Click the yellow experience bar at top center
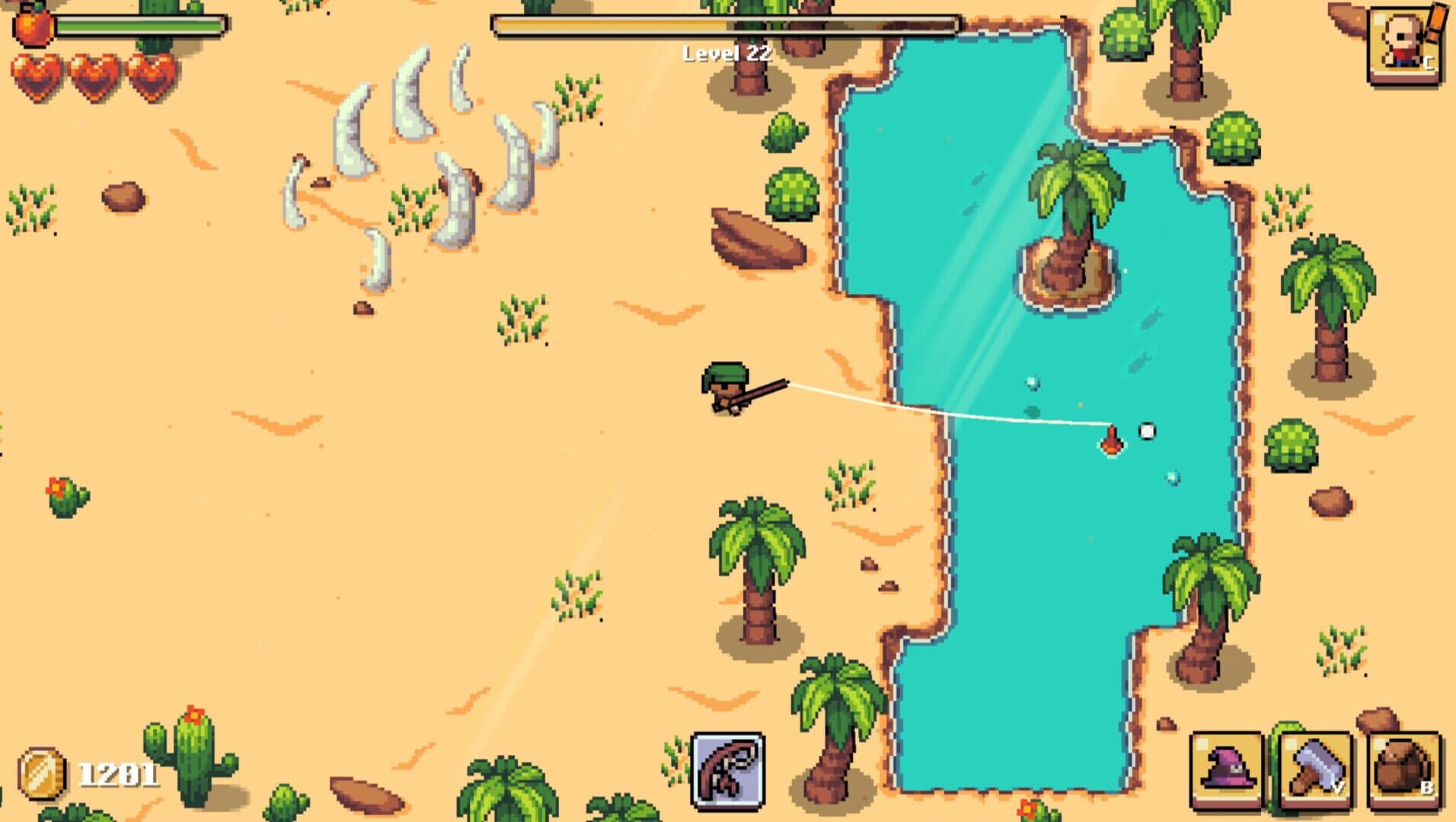 coord(723,24)
